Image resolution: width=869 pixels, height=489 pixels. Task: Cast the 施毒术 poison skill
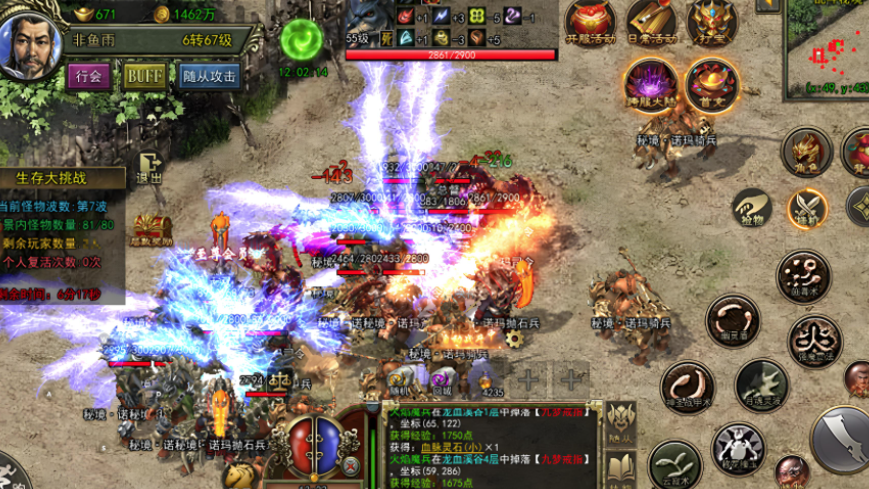pyautogui.click(x=802, y=275)
